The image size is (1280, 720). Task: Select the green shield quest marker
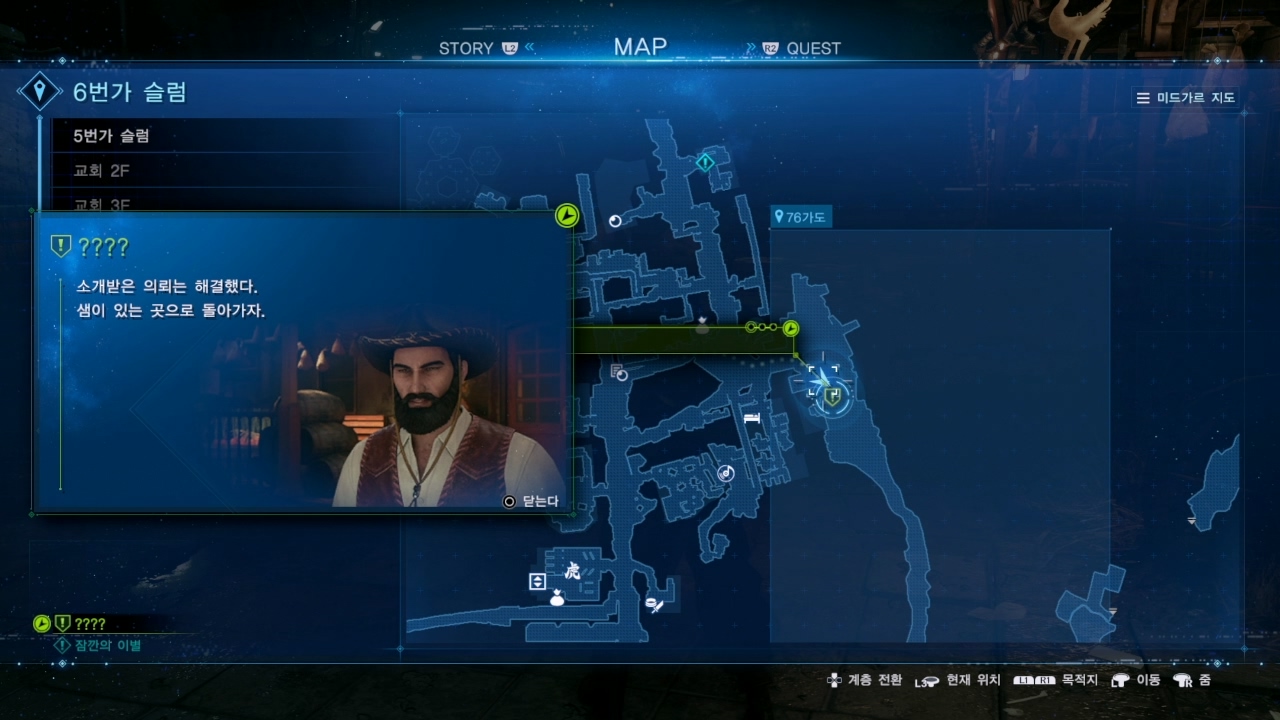pyautogui.click(x=832, y=397)
